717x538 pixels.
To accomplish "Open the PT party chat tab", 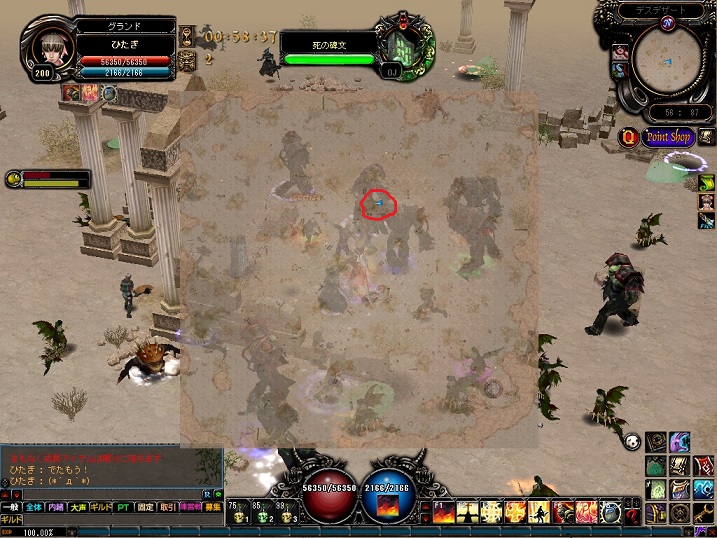I will (x=123, y=508).
